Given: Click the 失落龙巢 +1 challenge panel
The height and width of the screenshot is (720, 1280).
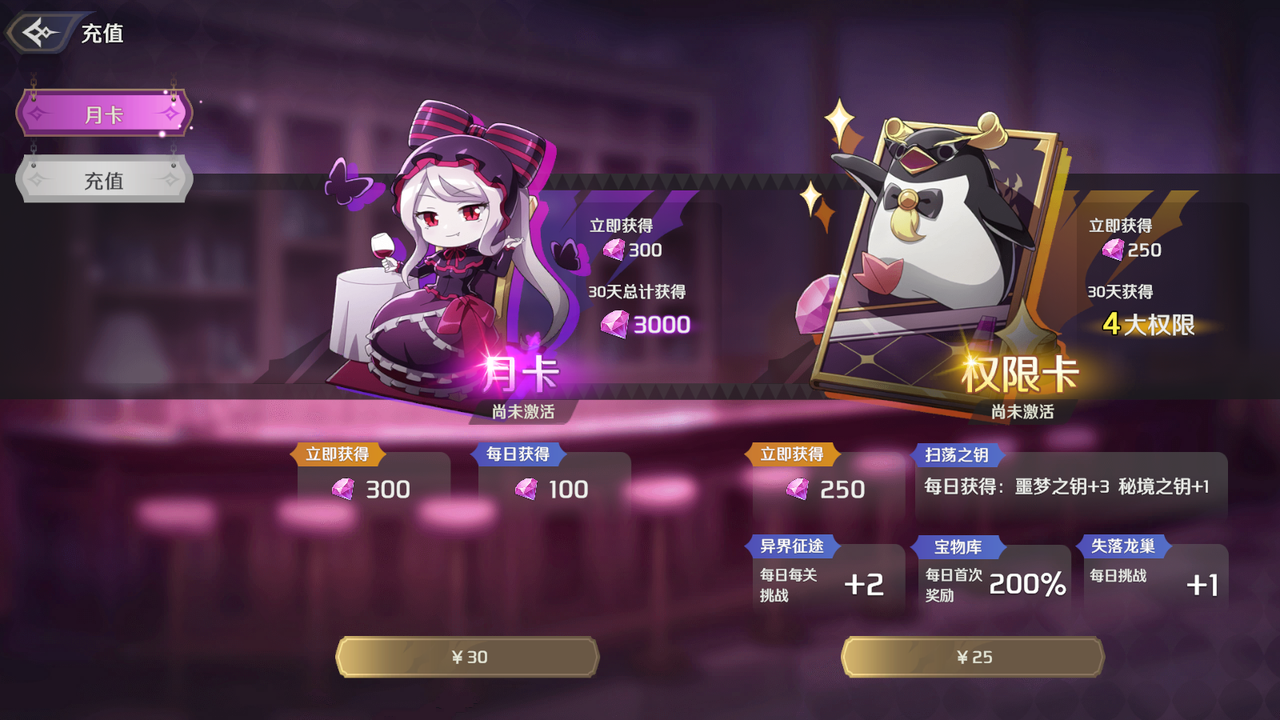Looking at the screenshot, I should click(x=1157, y=575).
